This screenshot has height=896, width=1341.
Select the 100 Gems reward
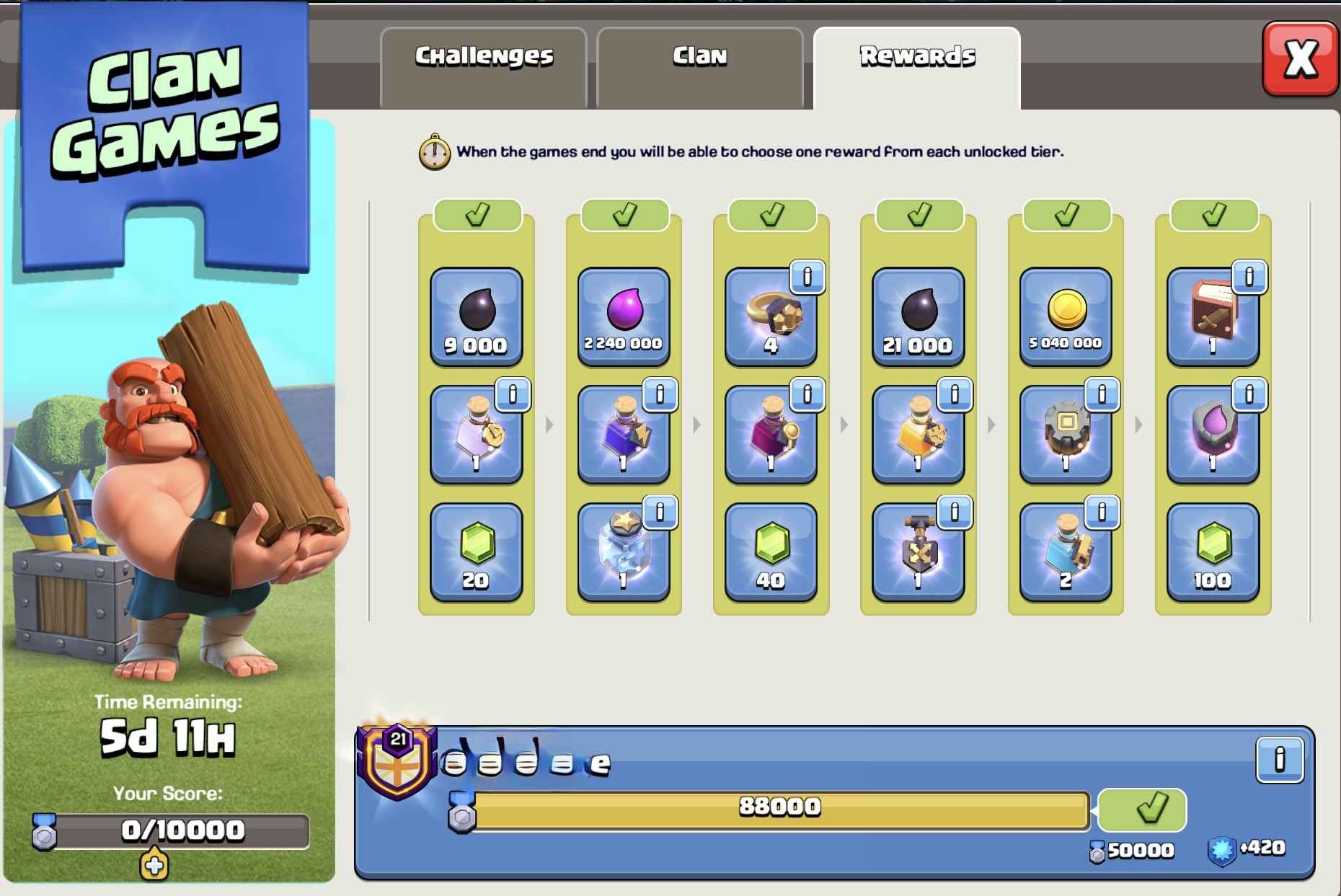(1213, 551)
